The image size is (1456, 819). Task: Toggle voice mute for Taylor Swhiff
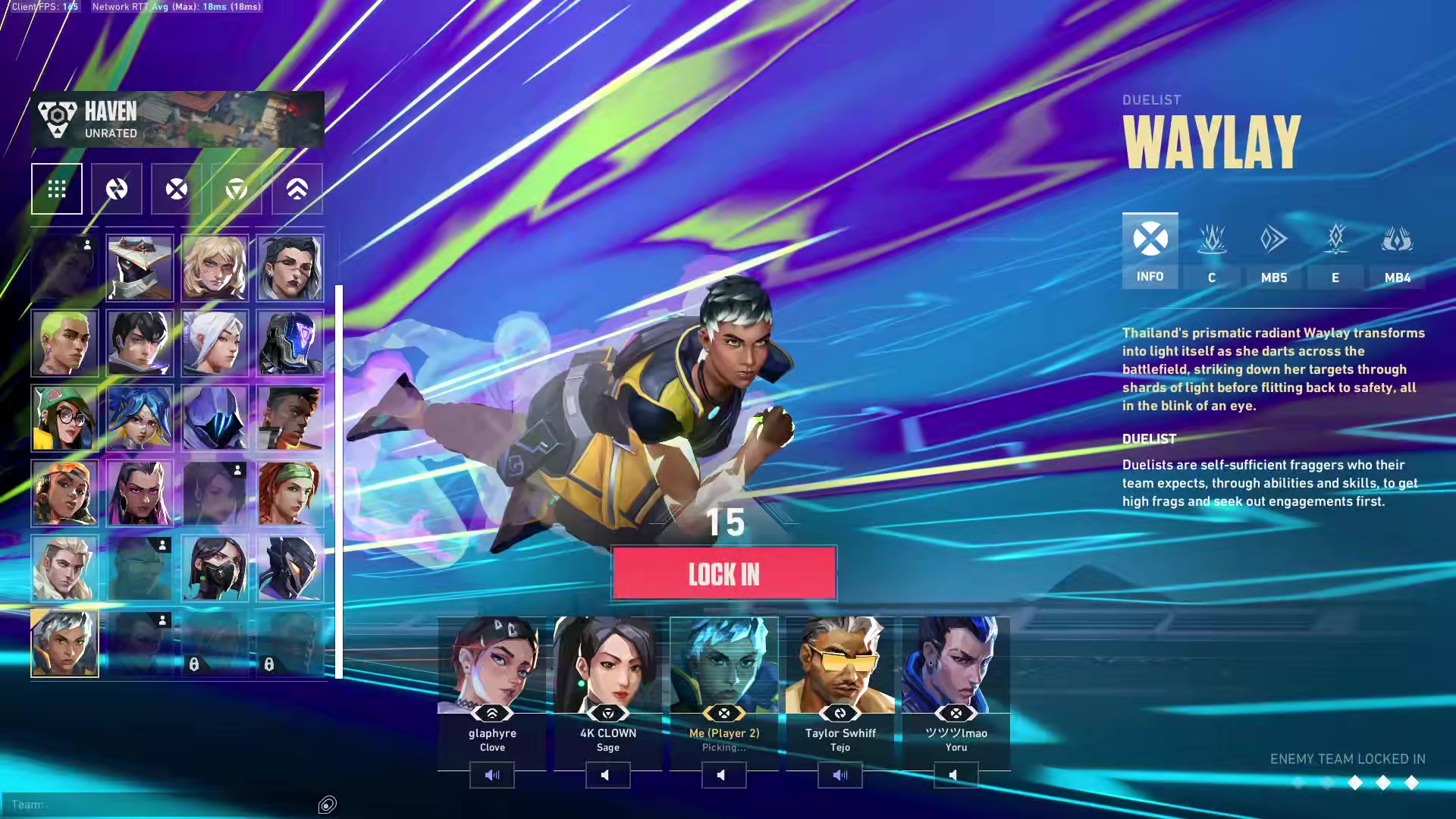pos(839,775)
